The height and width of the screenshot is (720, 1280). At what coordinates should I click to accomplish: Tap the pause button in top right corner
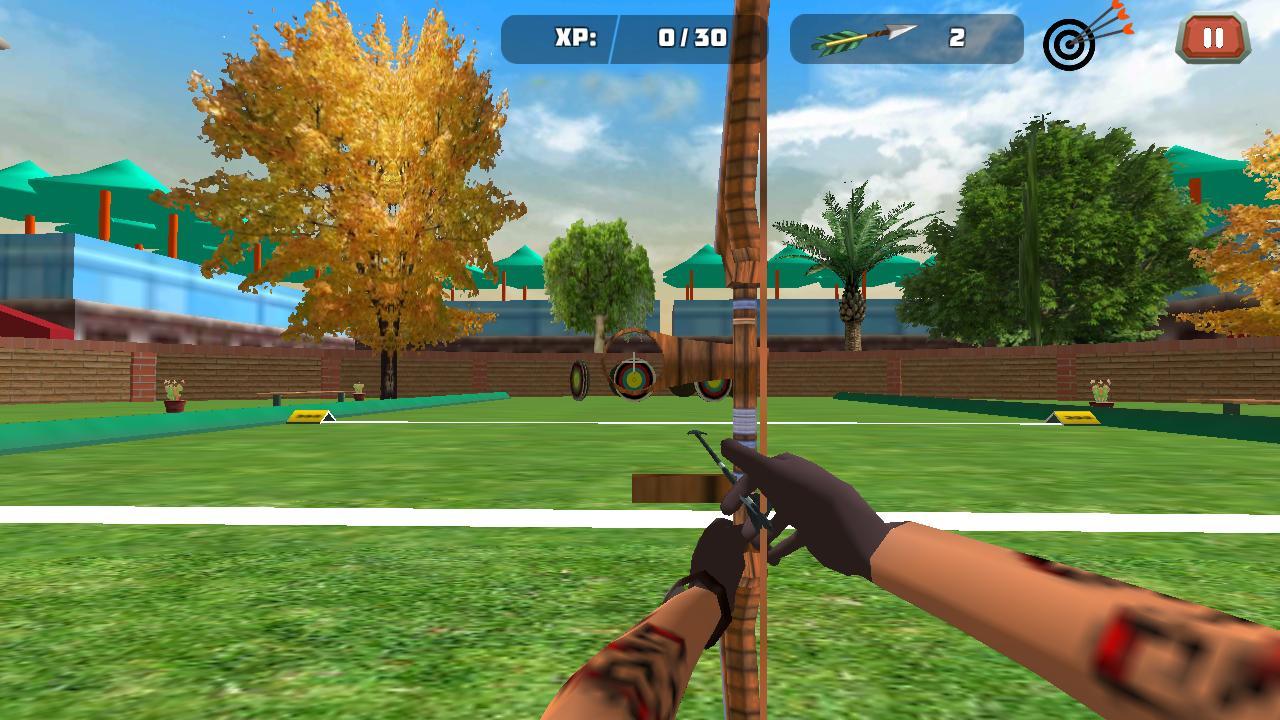tap(1211, 38)
